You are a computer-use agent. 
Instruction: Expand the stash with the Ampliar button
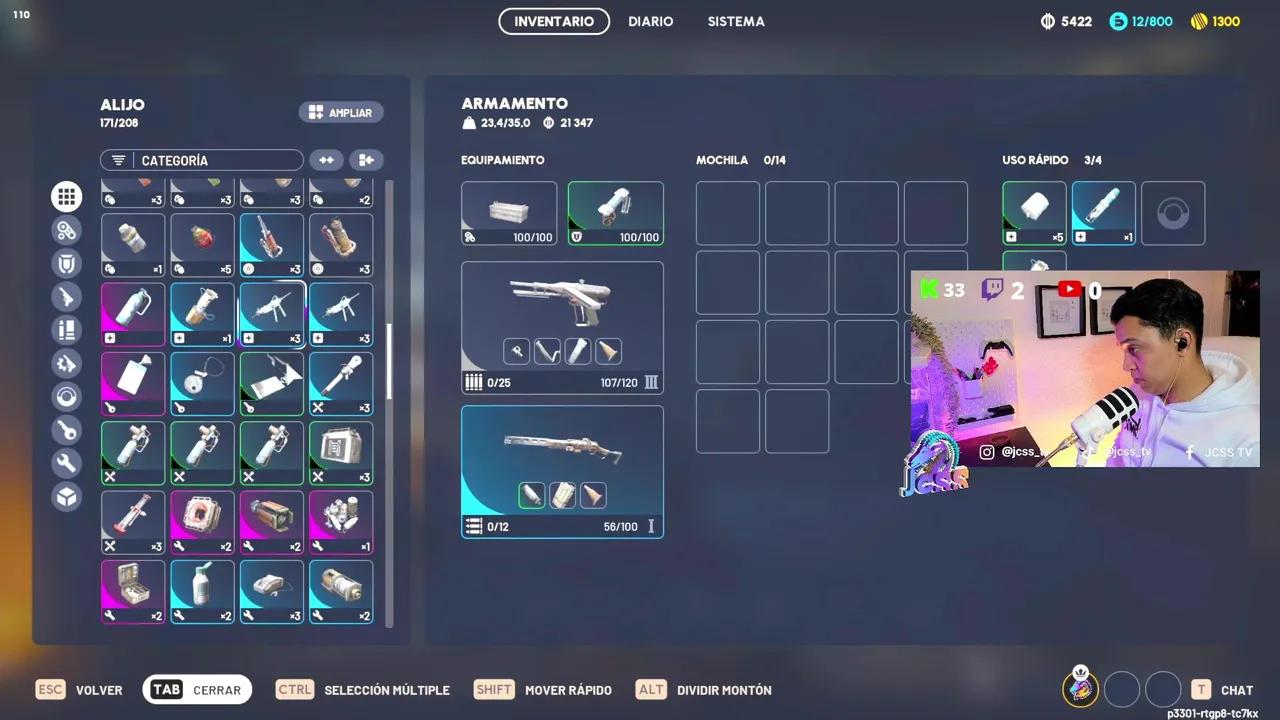(x=341, y=112)
